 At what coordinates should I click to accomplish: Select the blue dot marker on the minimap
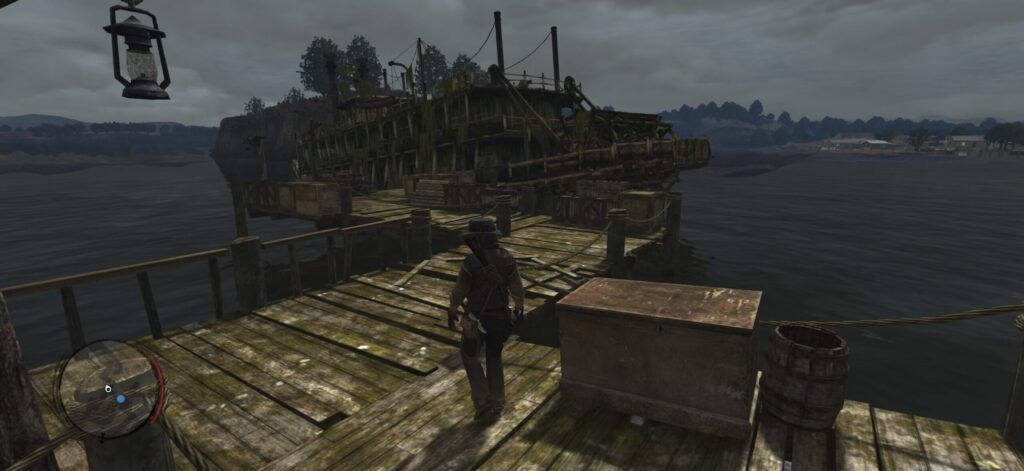pyautogui.click(x=121, y=398)
